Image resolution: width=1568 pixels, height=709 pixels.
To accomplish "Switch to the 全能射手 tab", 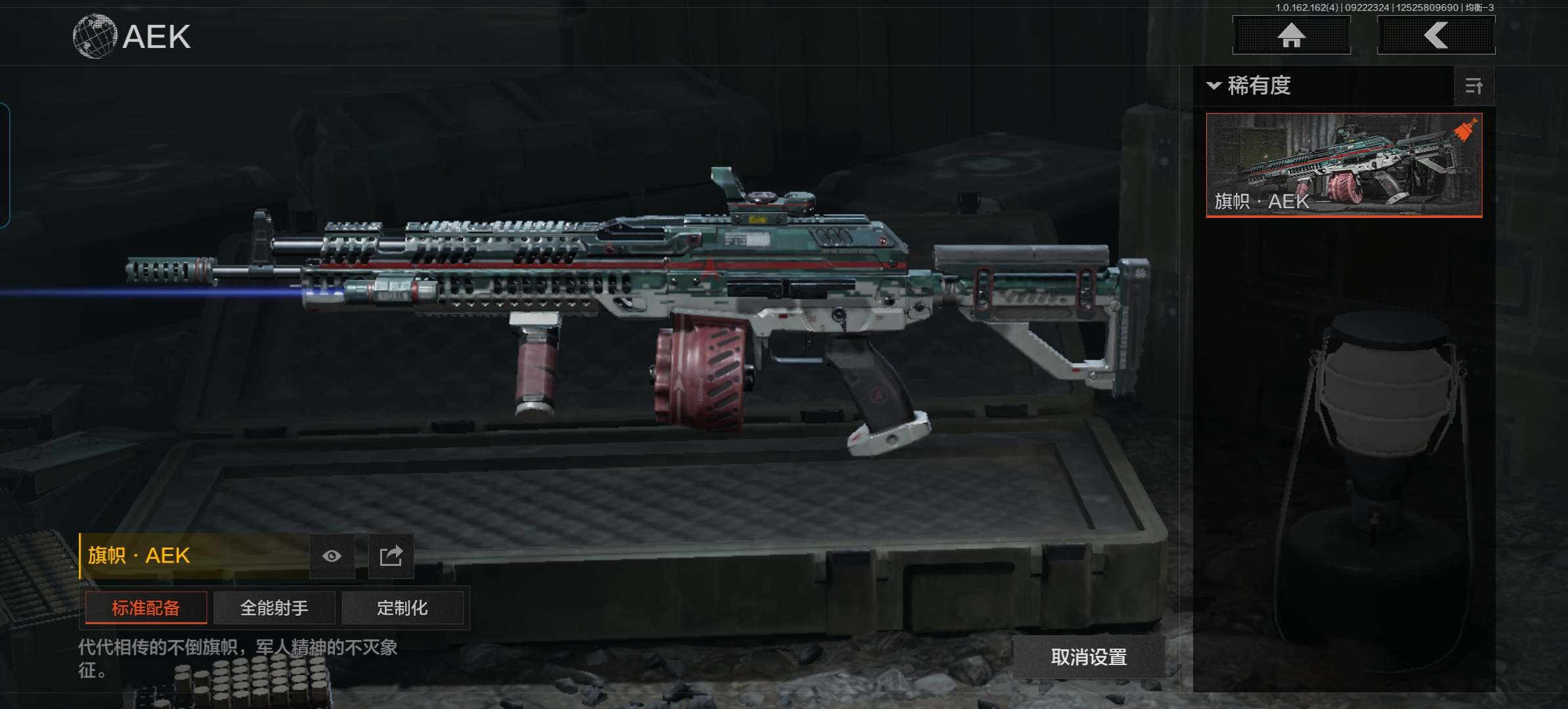I will tap(274, 608).
